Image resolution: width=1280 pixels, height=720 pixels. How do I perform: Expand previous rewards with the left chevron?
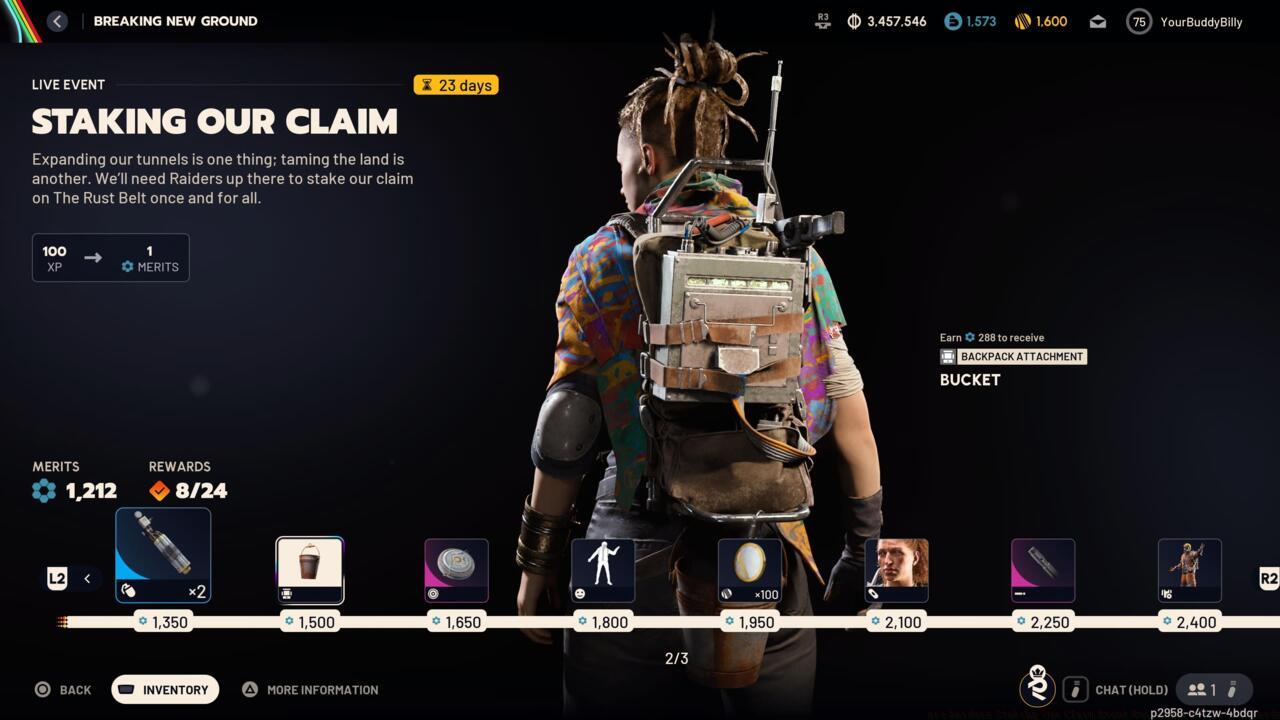coord(86,578)
